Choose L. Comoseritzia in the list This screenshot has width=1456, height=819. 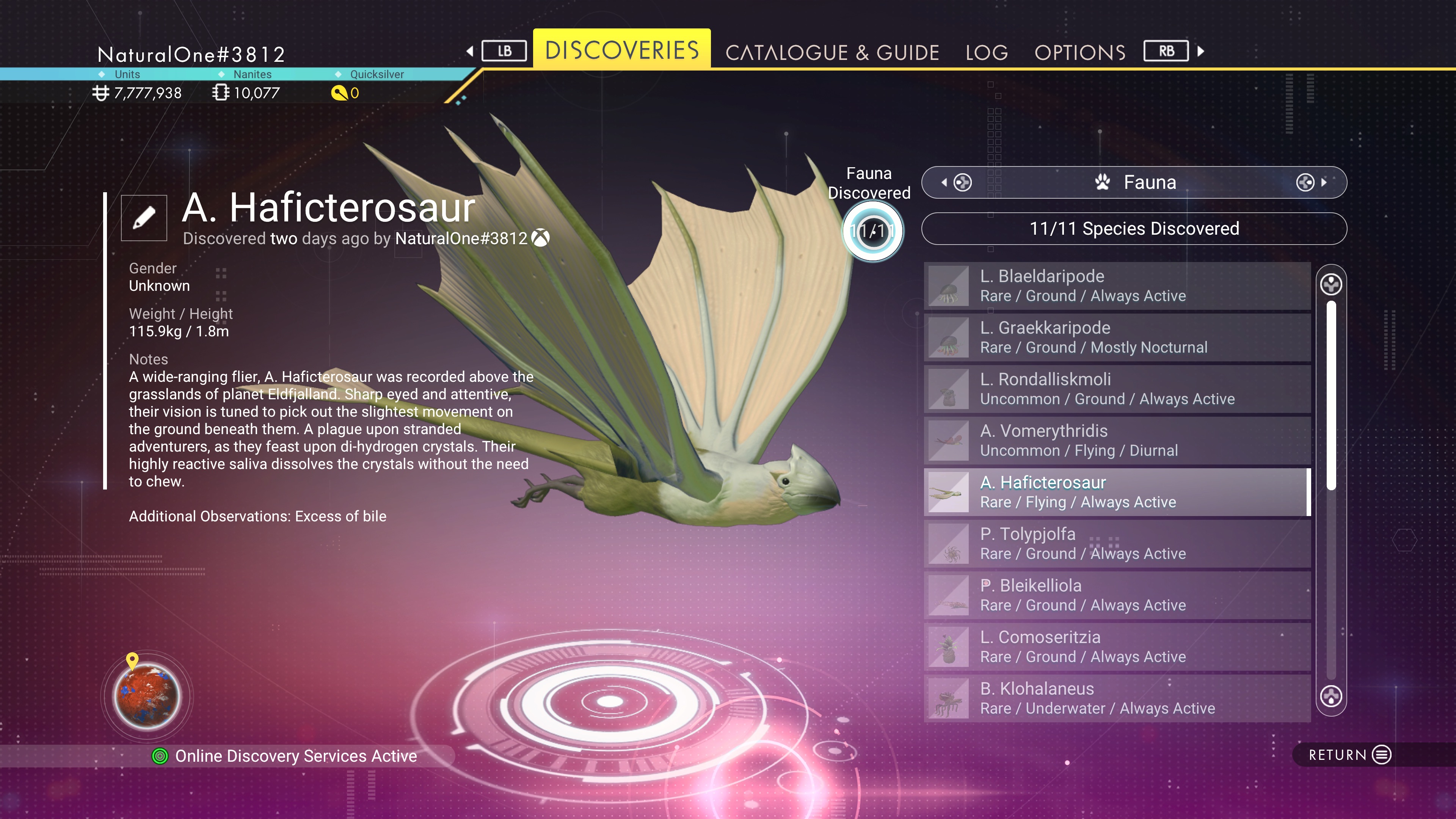1117,646
